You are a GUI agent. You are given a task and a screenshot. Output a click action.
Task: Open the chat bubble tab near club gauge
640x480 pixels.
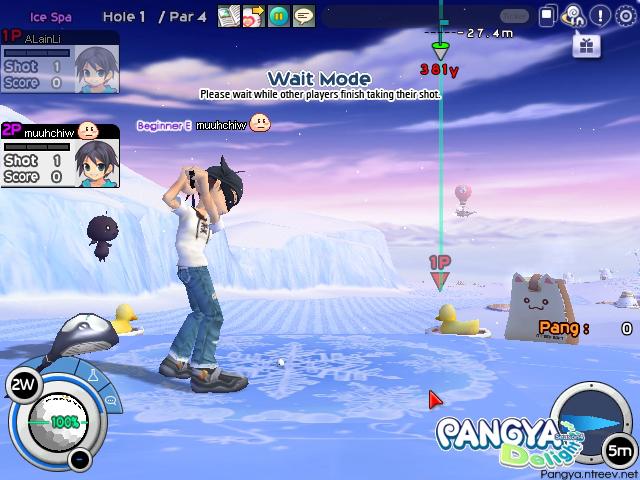[110, 401]
